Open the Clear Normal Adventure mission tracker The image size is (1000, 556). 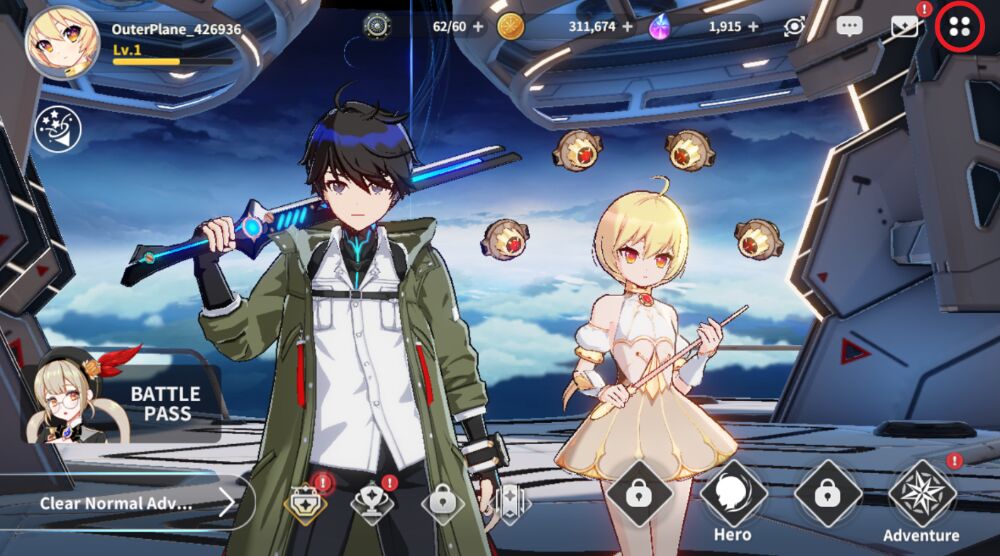130,502
